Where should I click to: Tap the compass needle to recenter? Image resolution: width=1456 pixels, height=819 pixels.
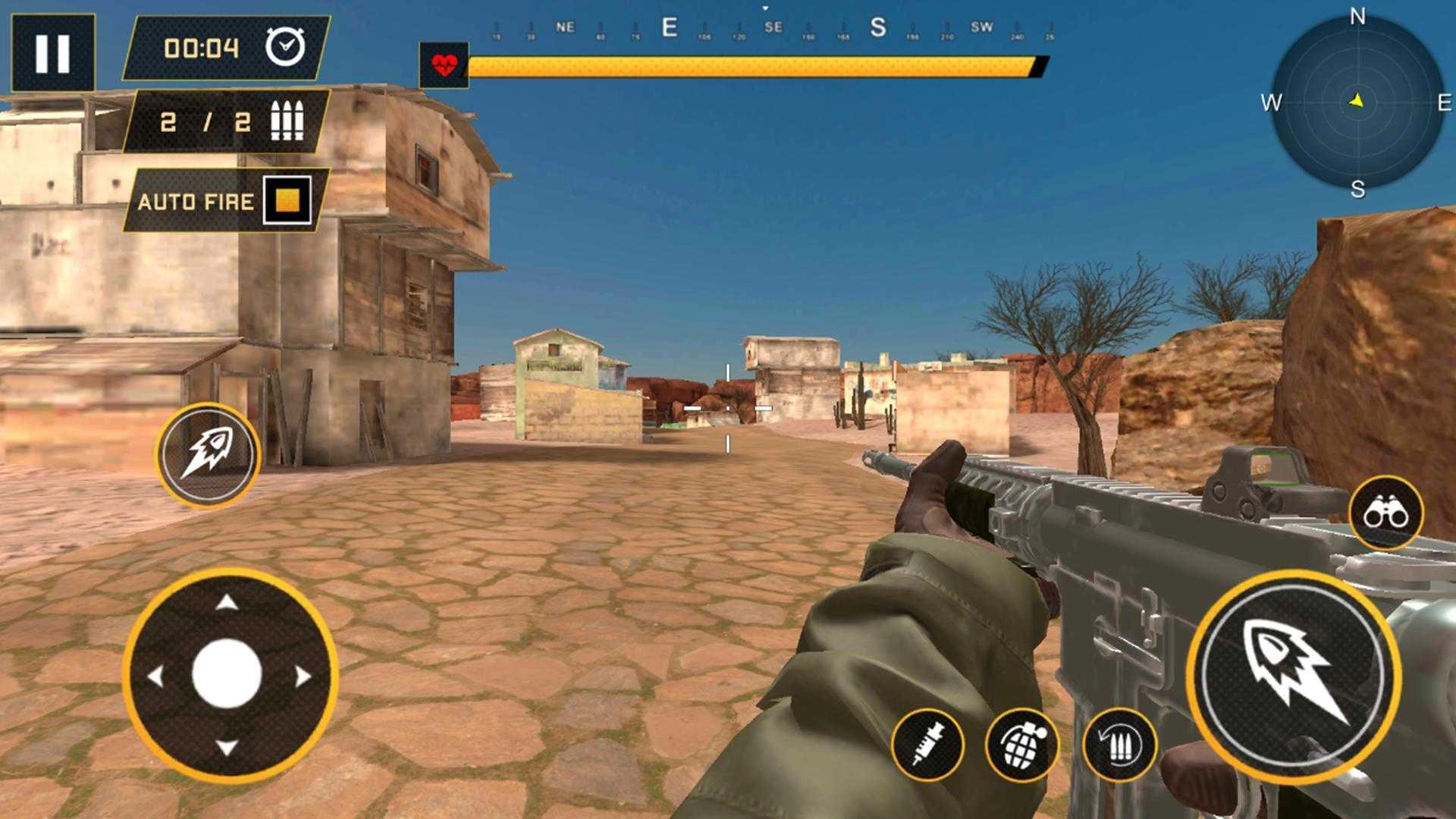pyautogui.click(x=1357, y=99)
